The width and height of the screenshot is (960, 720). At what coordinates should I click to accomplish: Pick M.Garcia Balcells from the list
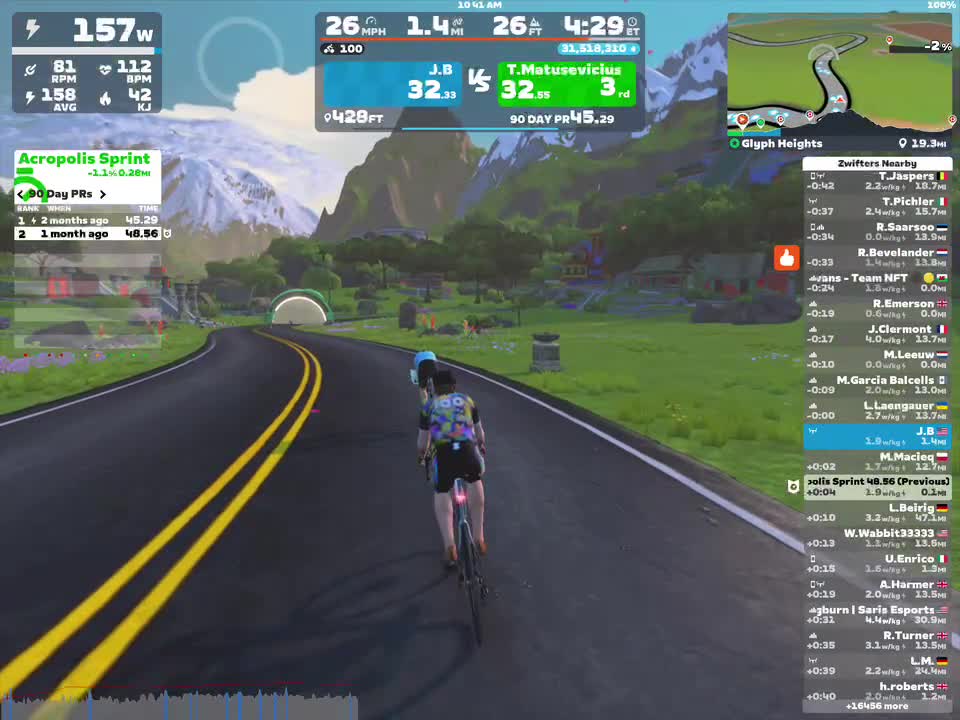(x=877, y=385)
